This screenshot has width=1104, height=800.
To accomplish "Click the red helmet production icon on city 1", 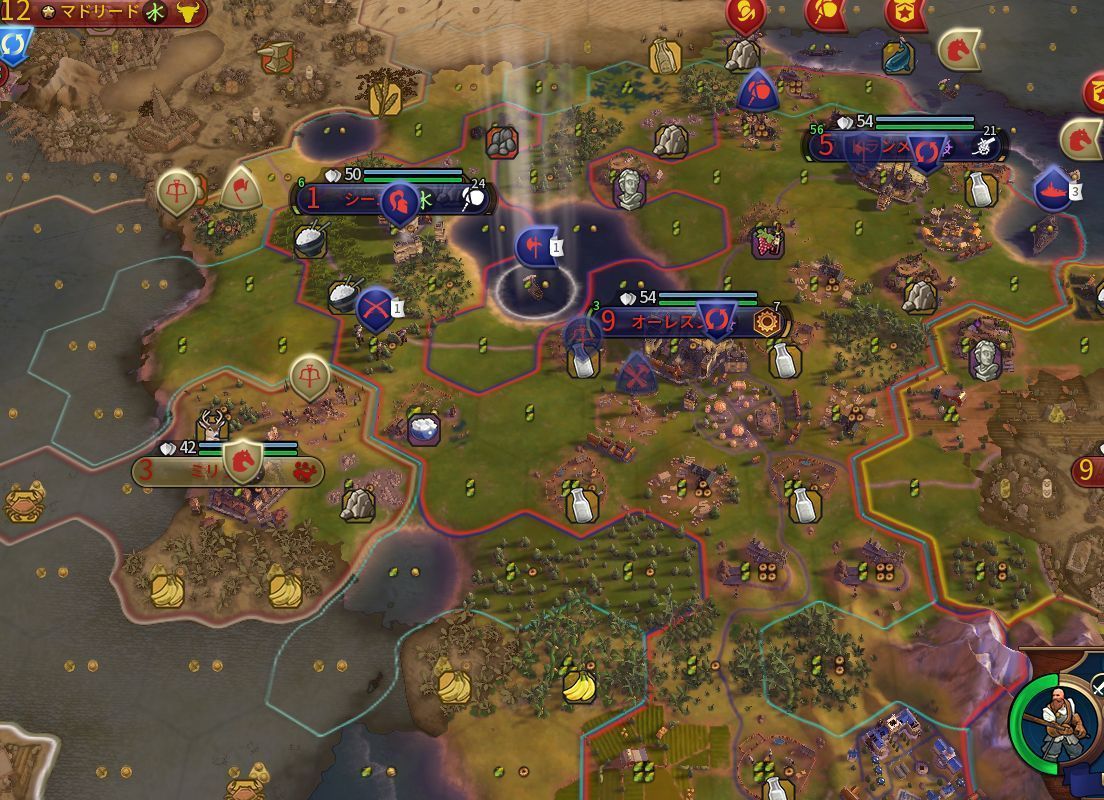I will tap(400, 199).
